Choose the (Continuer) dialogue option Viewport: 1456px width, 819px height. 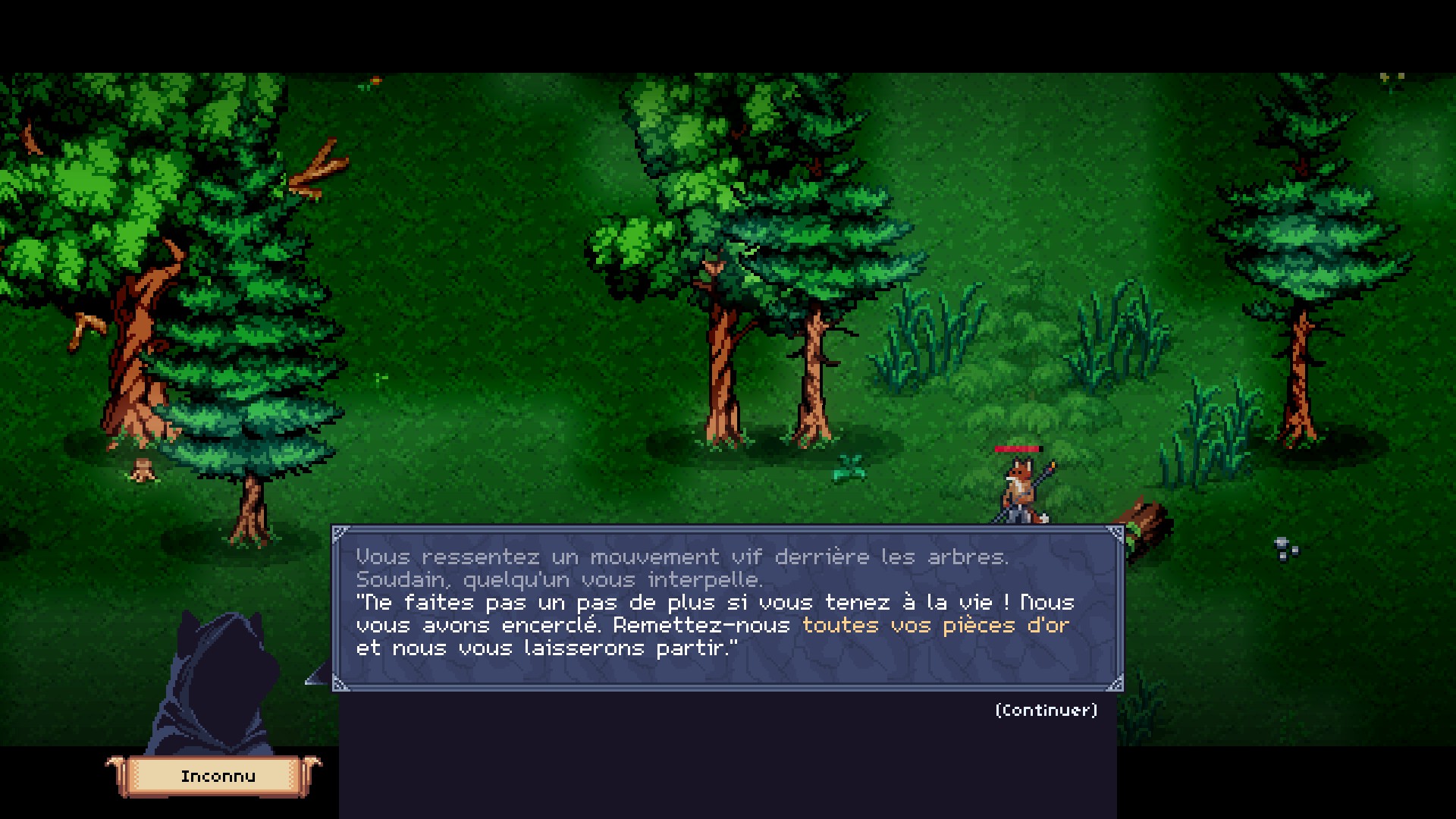(1046, 710)
